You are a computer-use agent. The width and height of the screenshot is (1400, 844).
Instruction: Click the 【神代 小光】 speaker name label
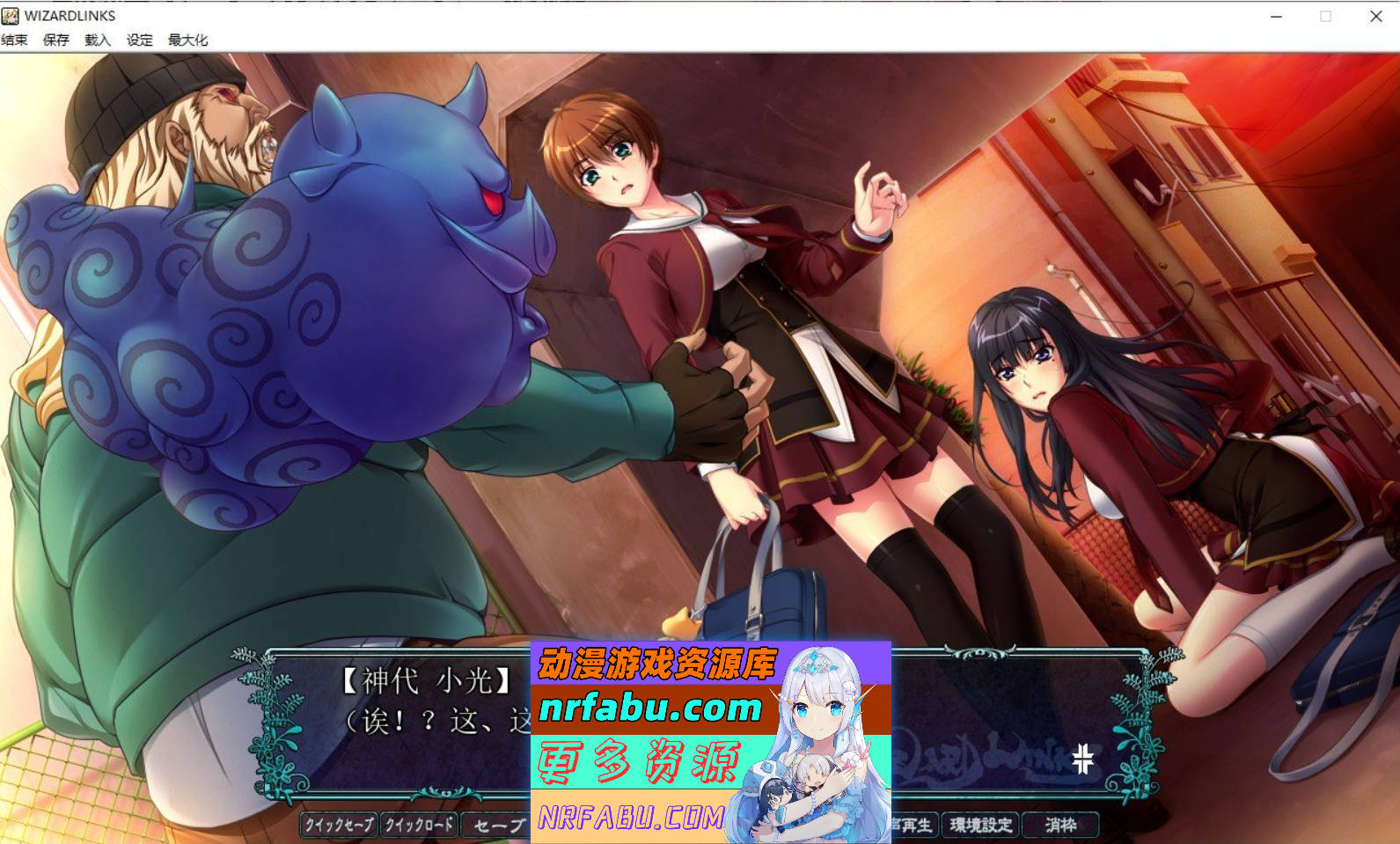pyautogui.click(x=428, y=679)
